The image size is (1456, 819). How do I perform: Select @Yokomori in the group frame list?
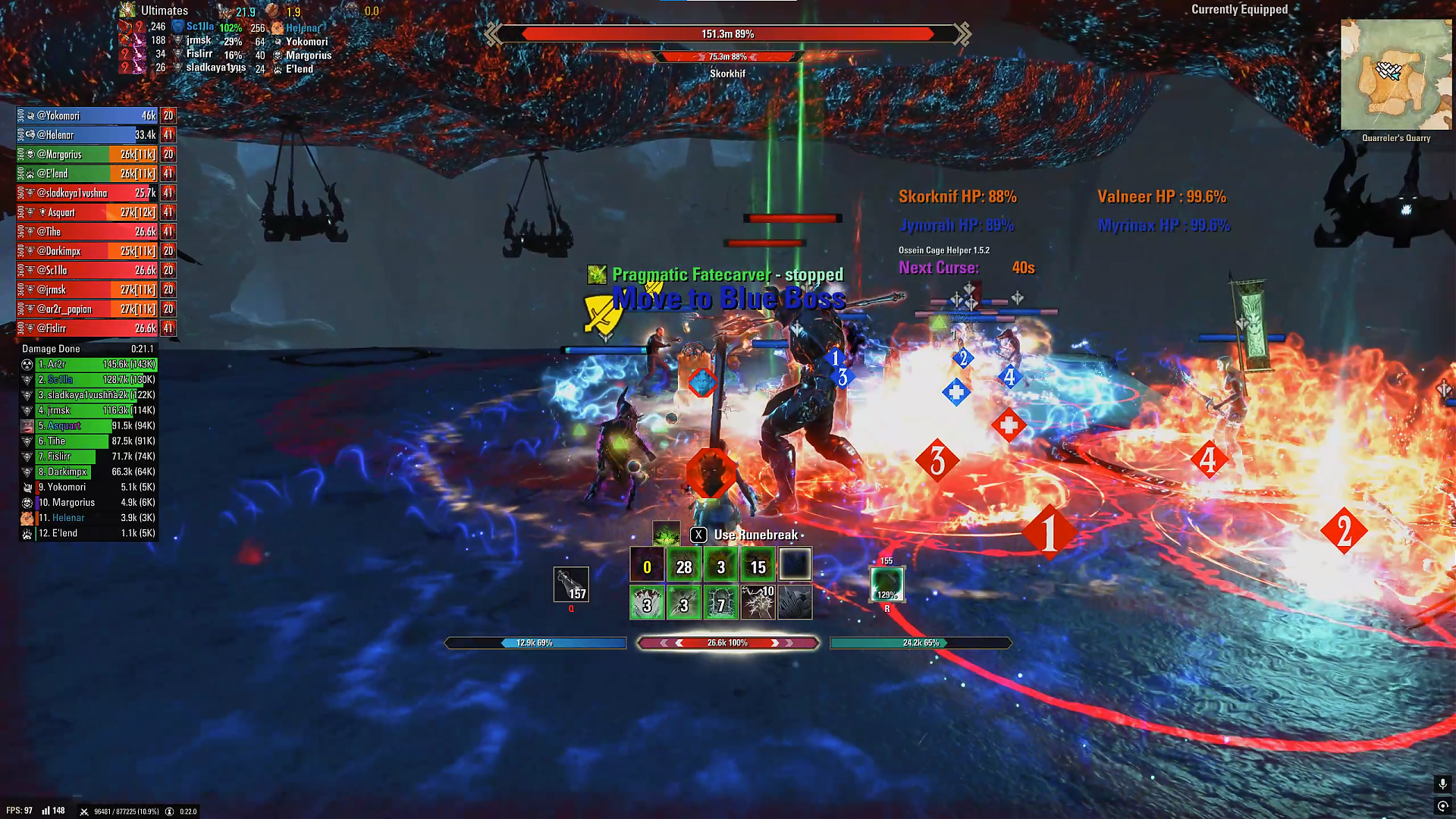point(83,115)
